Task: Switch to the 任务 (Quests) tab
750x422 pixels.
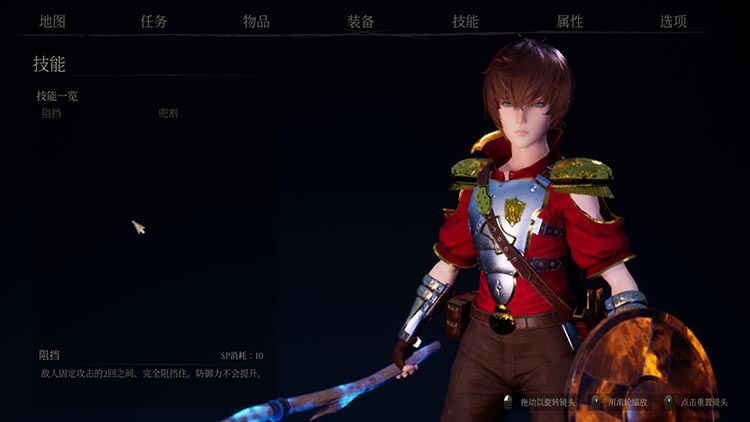Action: click(x=154, y=21)
